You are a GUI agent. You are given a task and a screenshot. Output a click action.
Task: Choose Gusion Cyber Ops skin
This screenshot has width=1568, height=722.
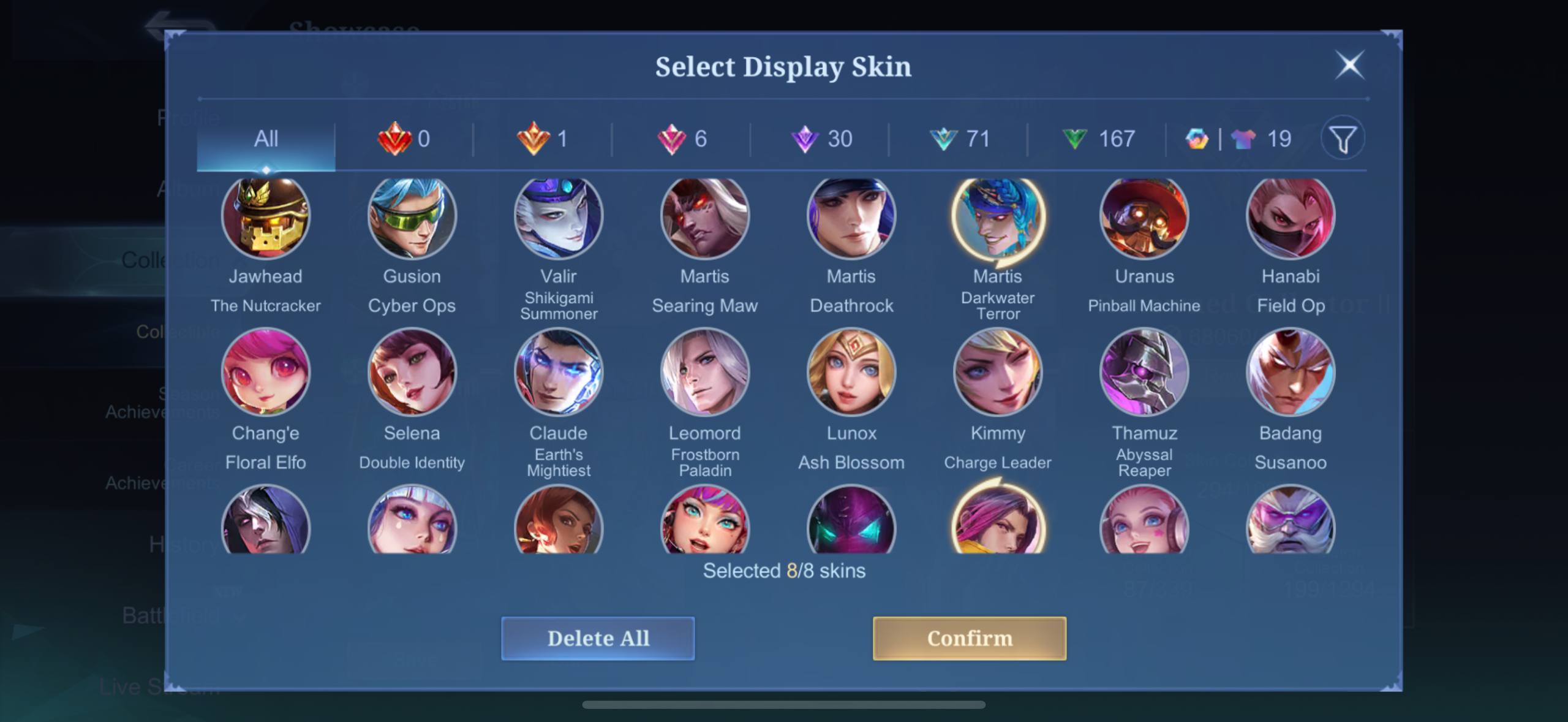[x=412, y=218]
